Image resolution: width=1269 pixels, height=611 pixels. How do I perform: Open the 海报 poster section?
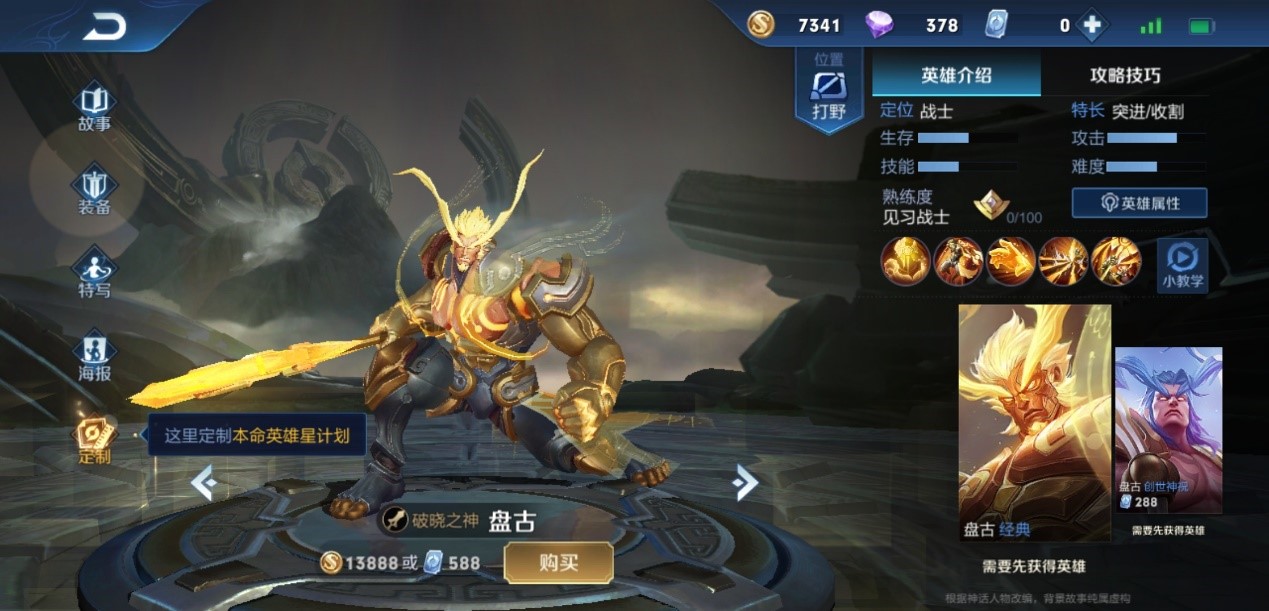[95, 357]
